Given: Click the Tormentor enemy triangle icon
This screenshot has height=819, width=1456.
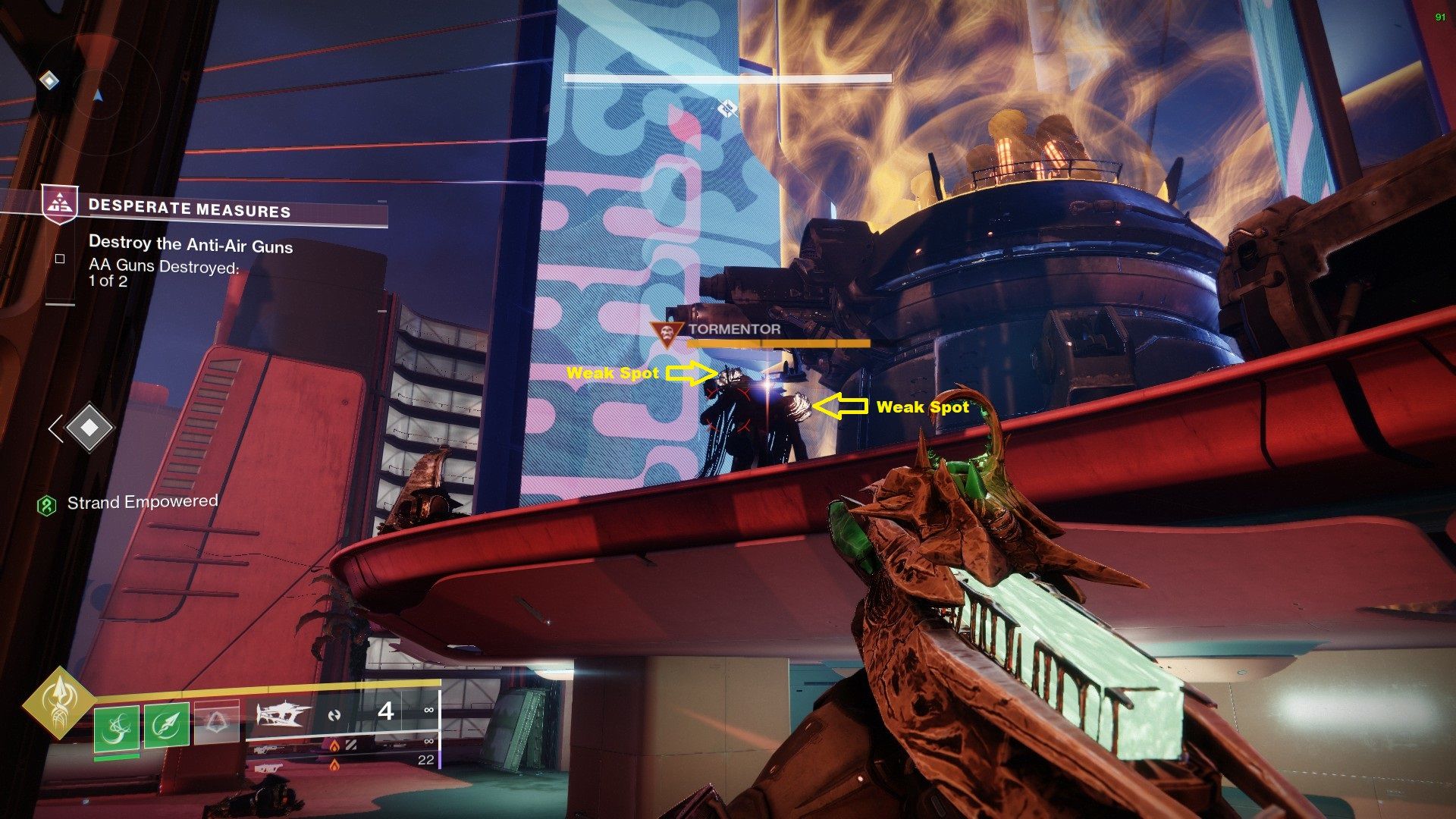Looking at the screenshot, I should [x=667, y=330].
